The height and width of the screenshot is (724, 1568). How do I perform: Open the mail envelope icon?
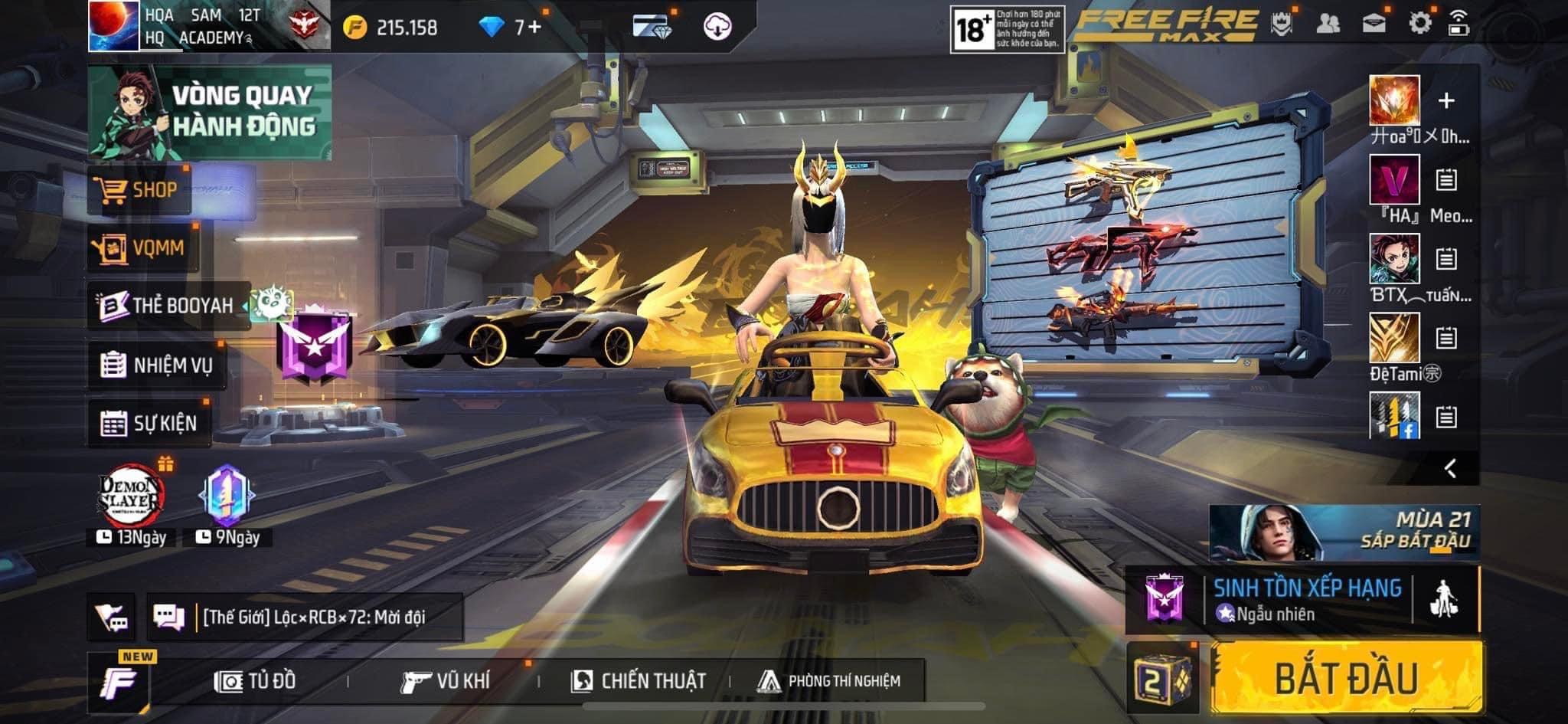(x=1374, y=23)
